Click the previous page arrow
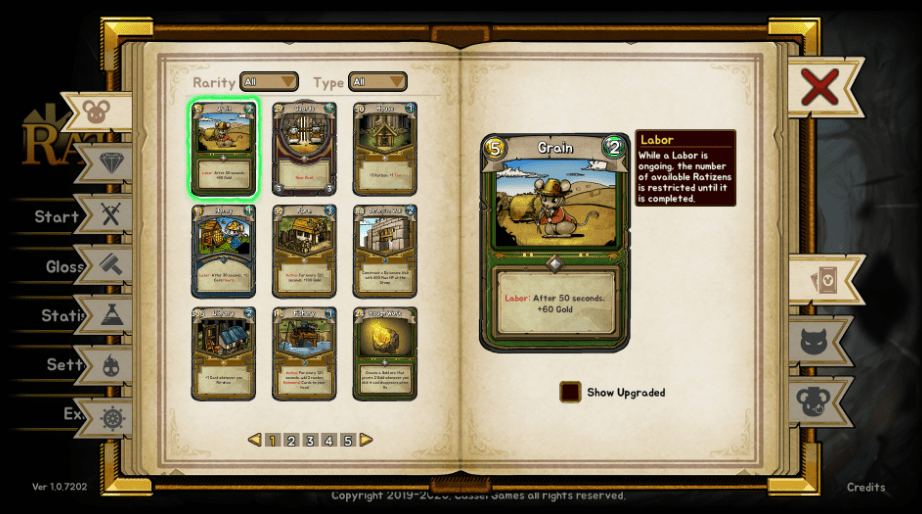922x514 pixels. coord(254,440)
